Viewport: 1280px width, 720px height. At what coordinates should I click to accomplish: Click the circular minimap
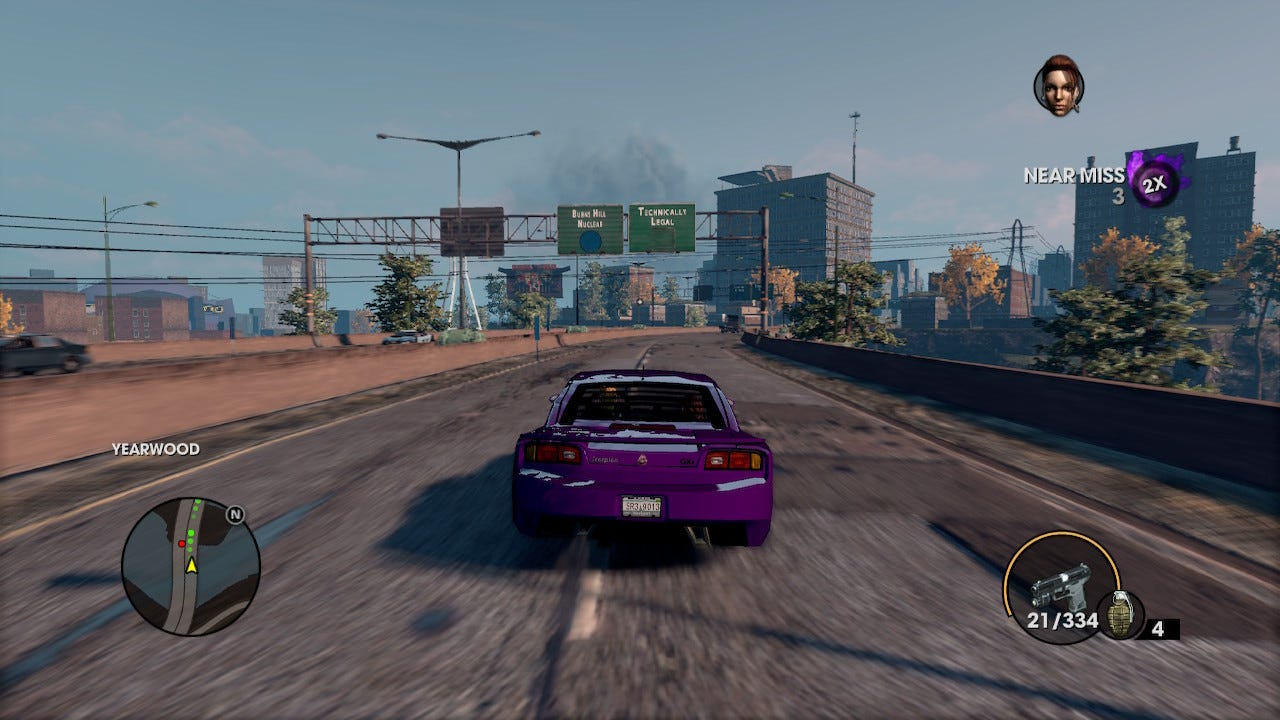(190, 566)
